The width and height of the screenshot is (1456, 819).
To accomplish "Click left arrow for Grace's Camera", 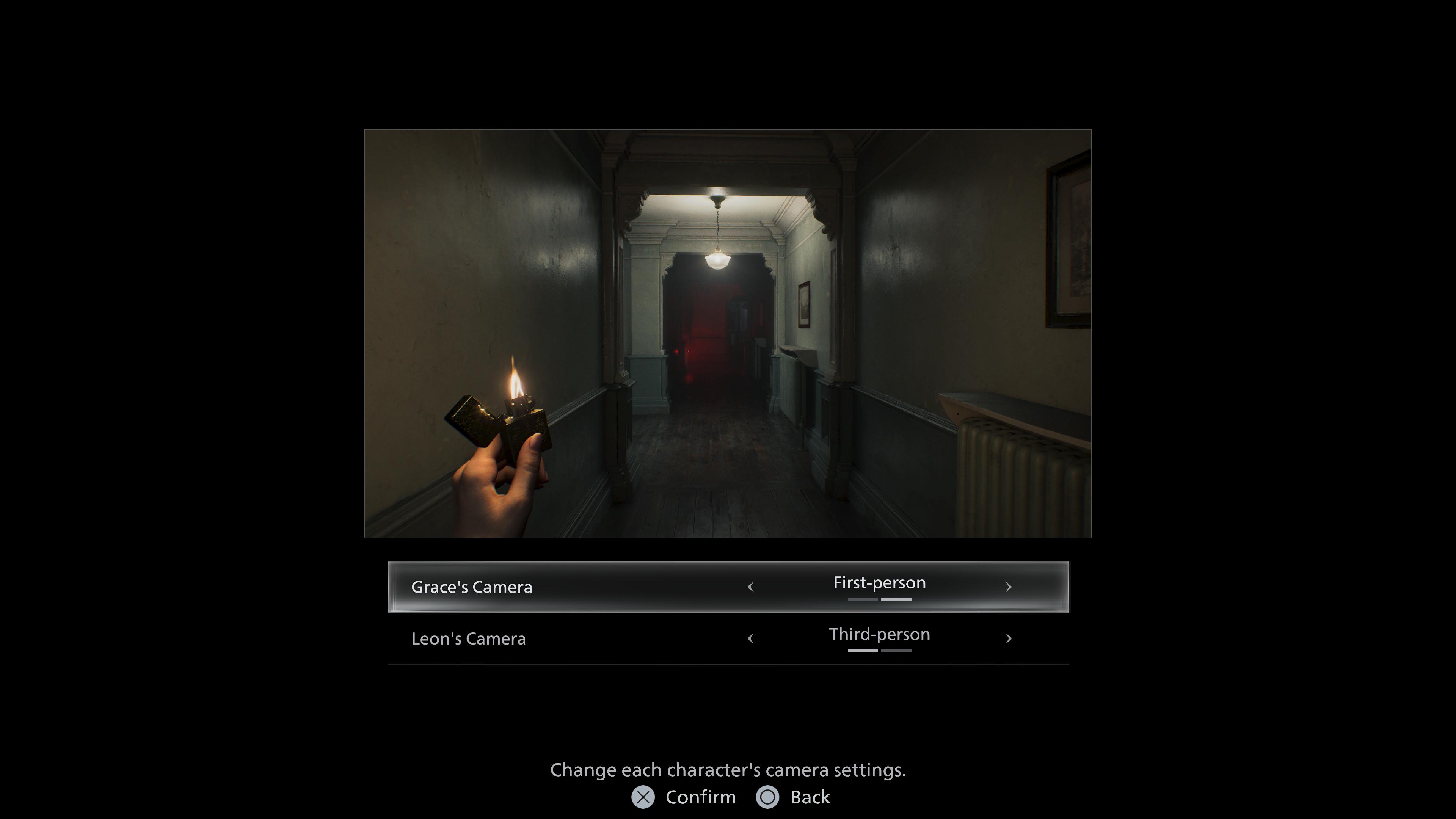I will [x=751, y=587].
